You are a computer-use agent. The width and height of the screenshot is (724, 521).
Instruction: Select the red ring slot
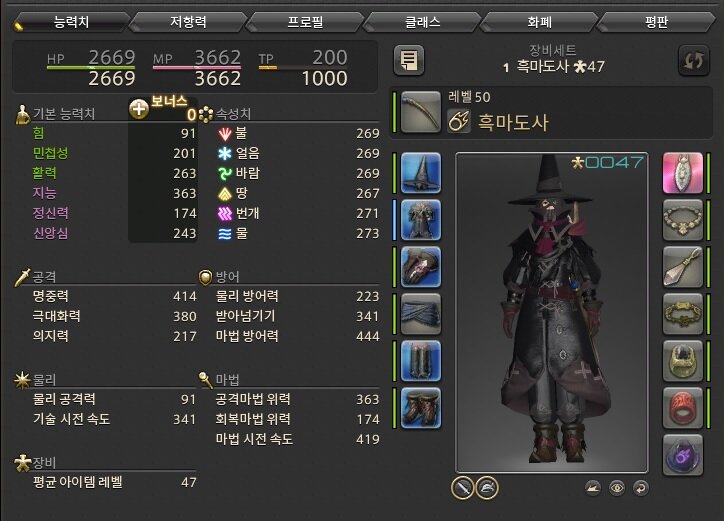click(684, 408)
